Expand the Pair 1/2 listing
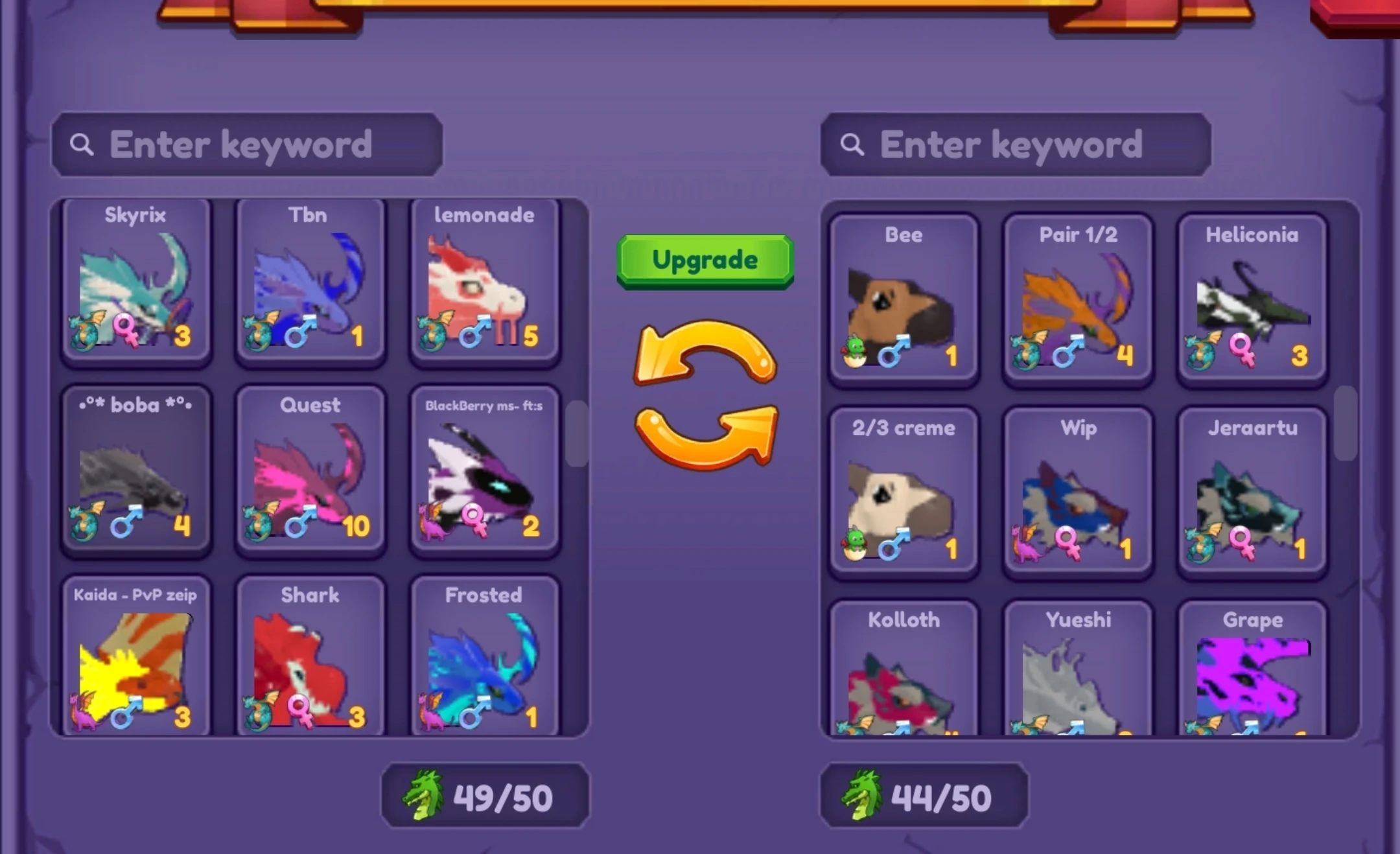 click(x=1077, y=298)
